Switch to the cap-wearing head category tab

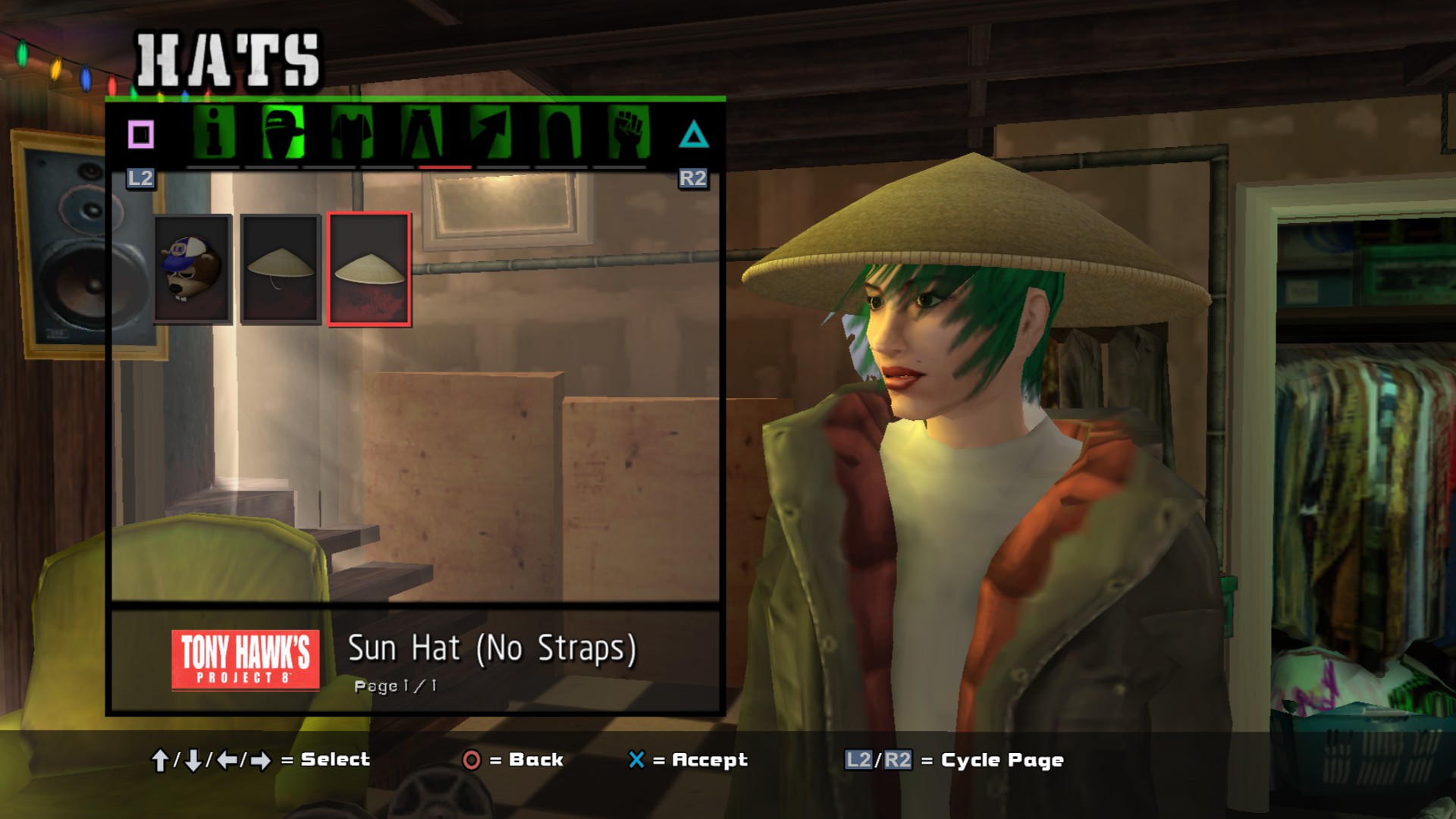[x=282, y=133]
